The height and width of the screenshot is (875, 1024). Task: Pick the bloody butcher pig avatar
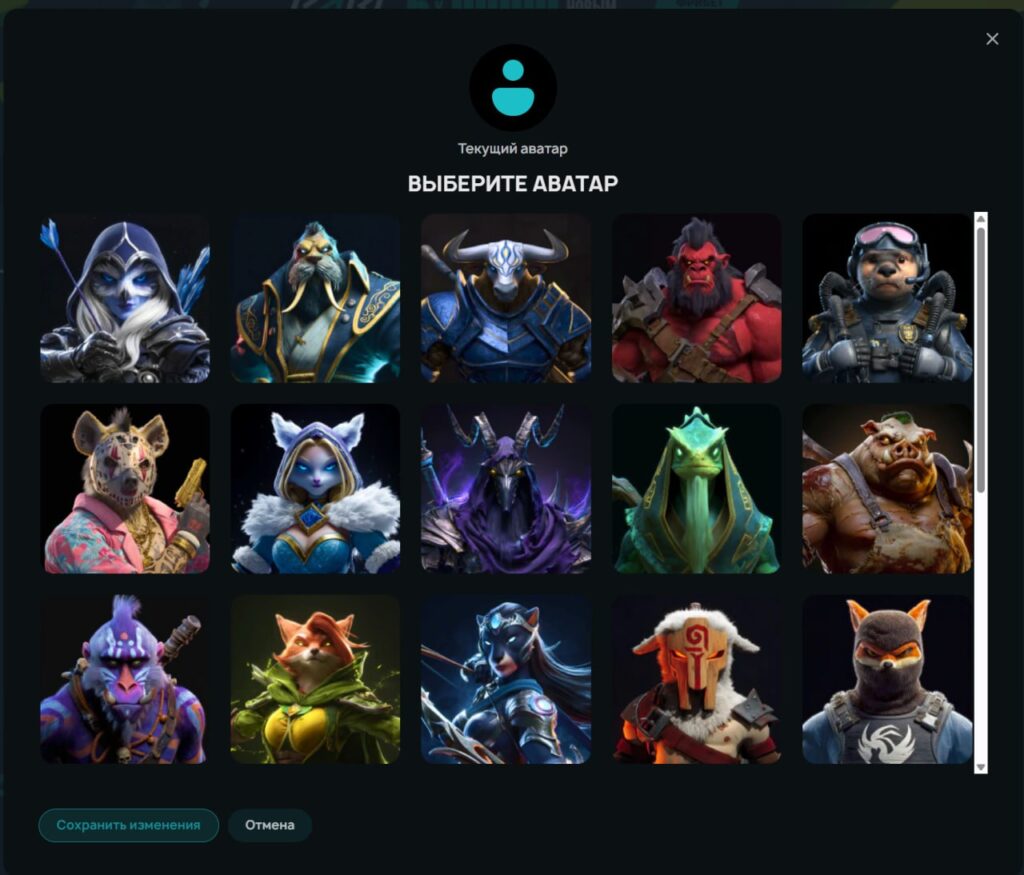887,488
